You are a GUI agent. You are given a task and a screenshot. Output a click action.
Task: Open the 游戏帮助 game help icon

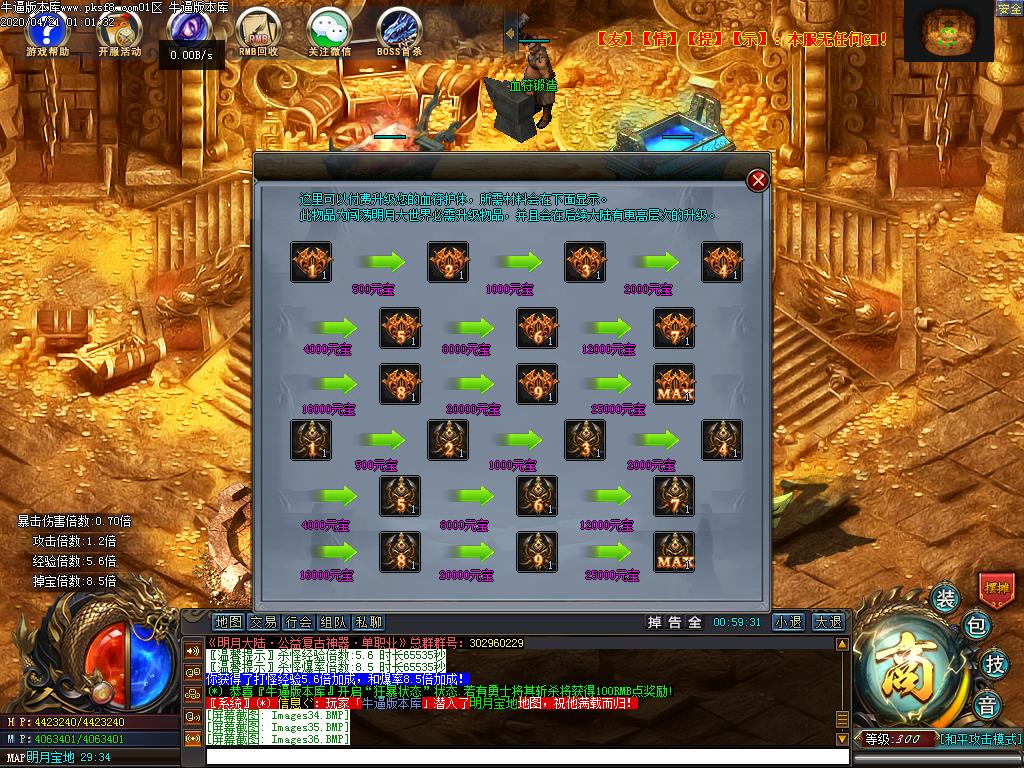click(x=47, y=31)
